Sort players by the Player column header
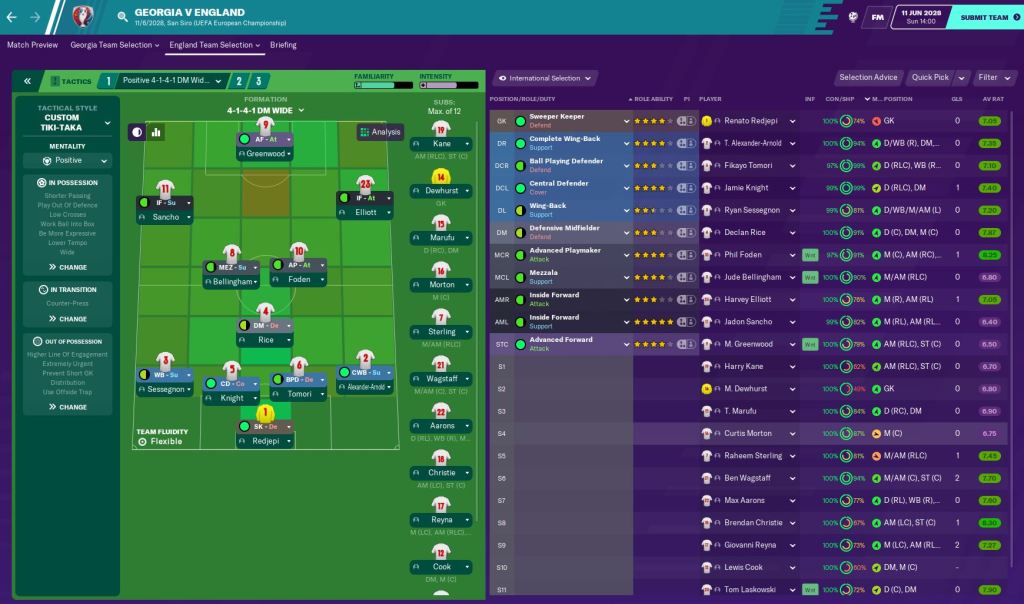The image size is (1024, 604). [x=711, y=99]
